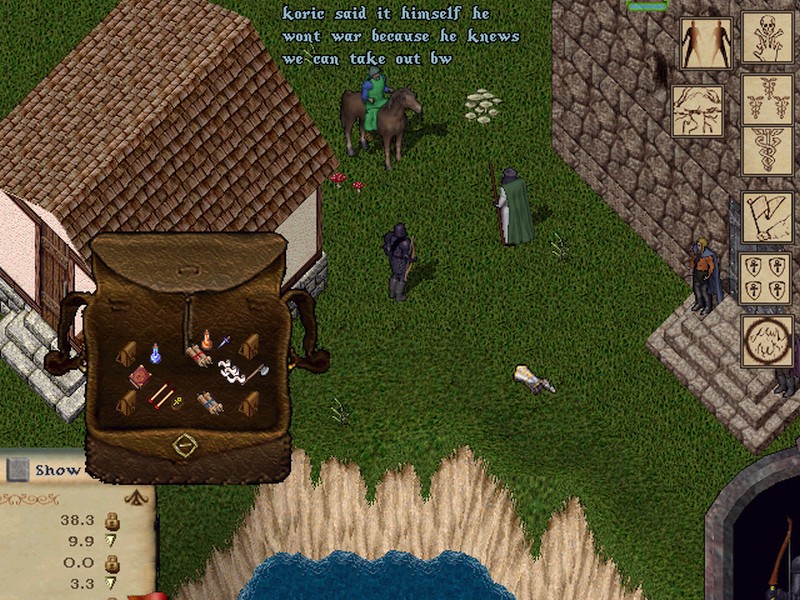Pick the orange potion in the backpack

point(206,339)
